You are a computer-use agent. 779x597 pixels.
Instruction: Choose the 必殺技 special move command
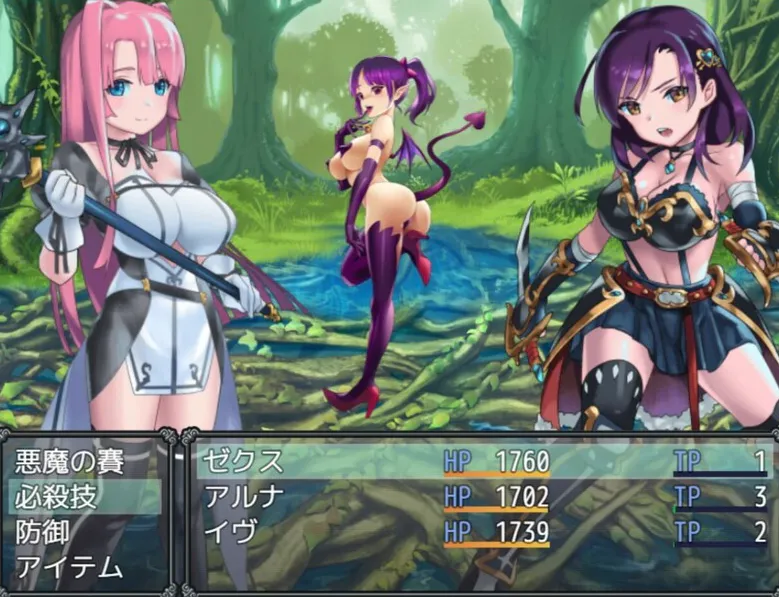[56, 497]
